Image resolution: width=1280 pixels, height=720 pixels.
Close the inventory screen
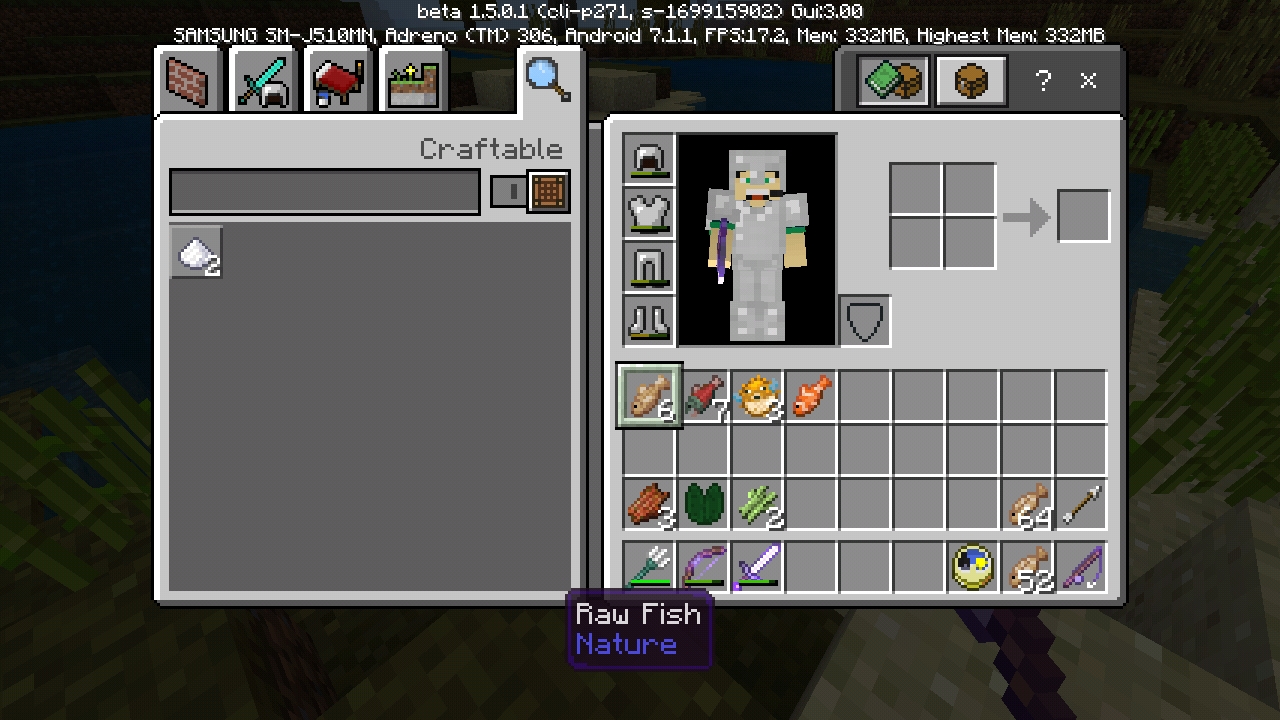click(x=1089, y=82)
